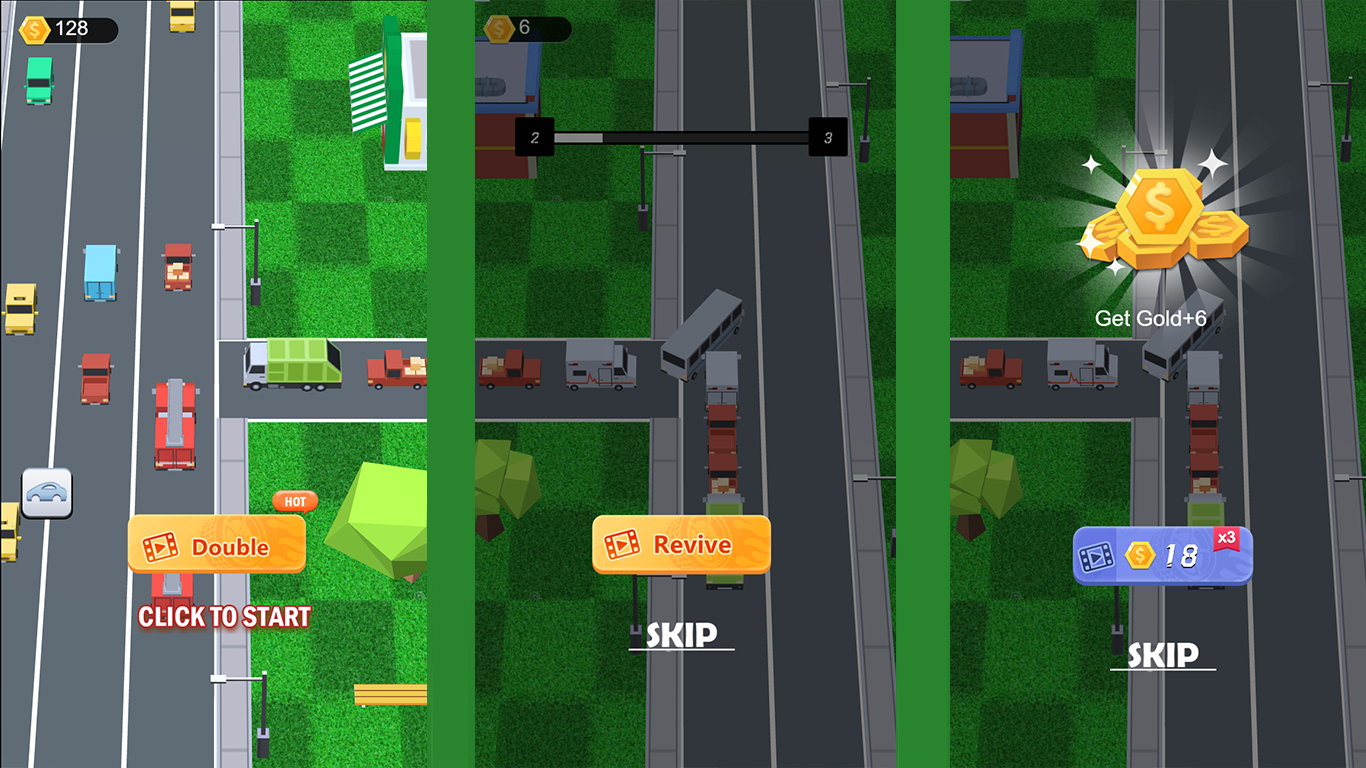The image size is (1366, 768).
Task: Tap the film reel icon on Revive button
Action: (x=625, y=544)
